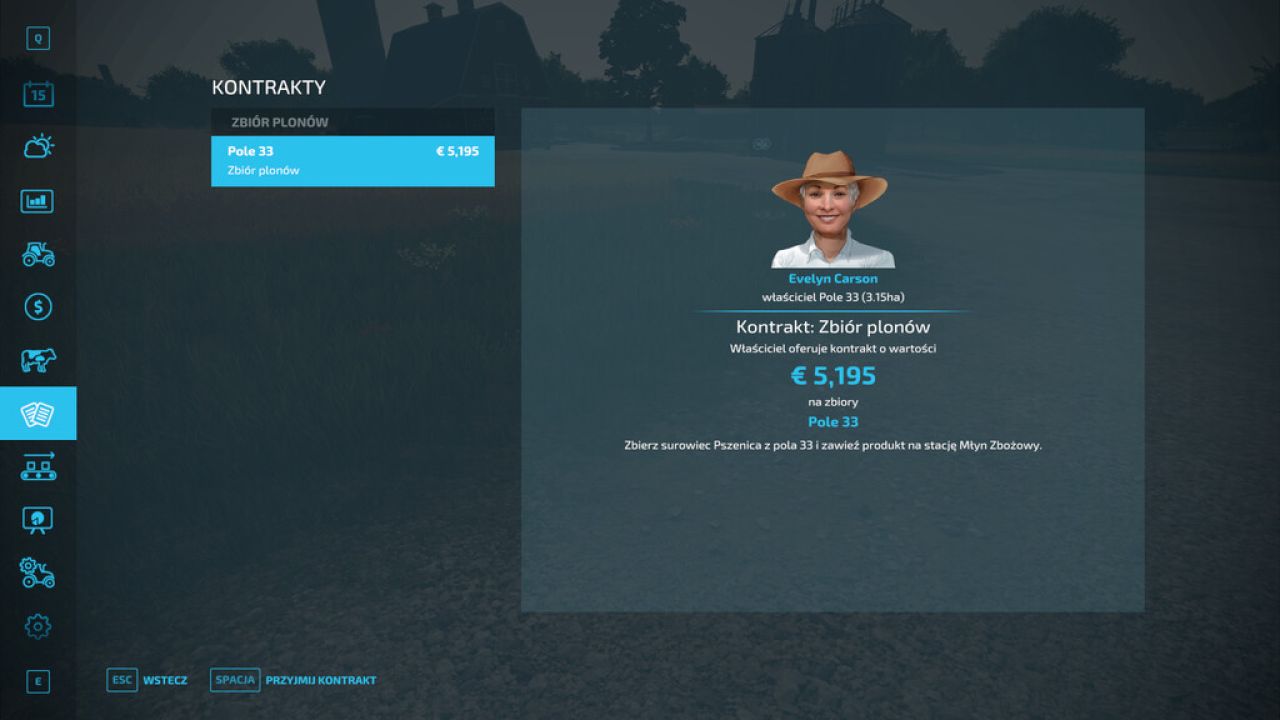Viewport: 1280px width, 720px height.
Task: Open the finances dollar-sign tab
Action: (x=38, y=307)
